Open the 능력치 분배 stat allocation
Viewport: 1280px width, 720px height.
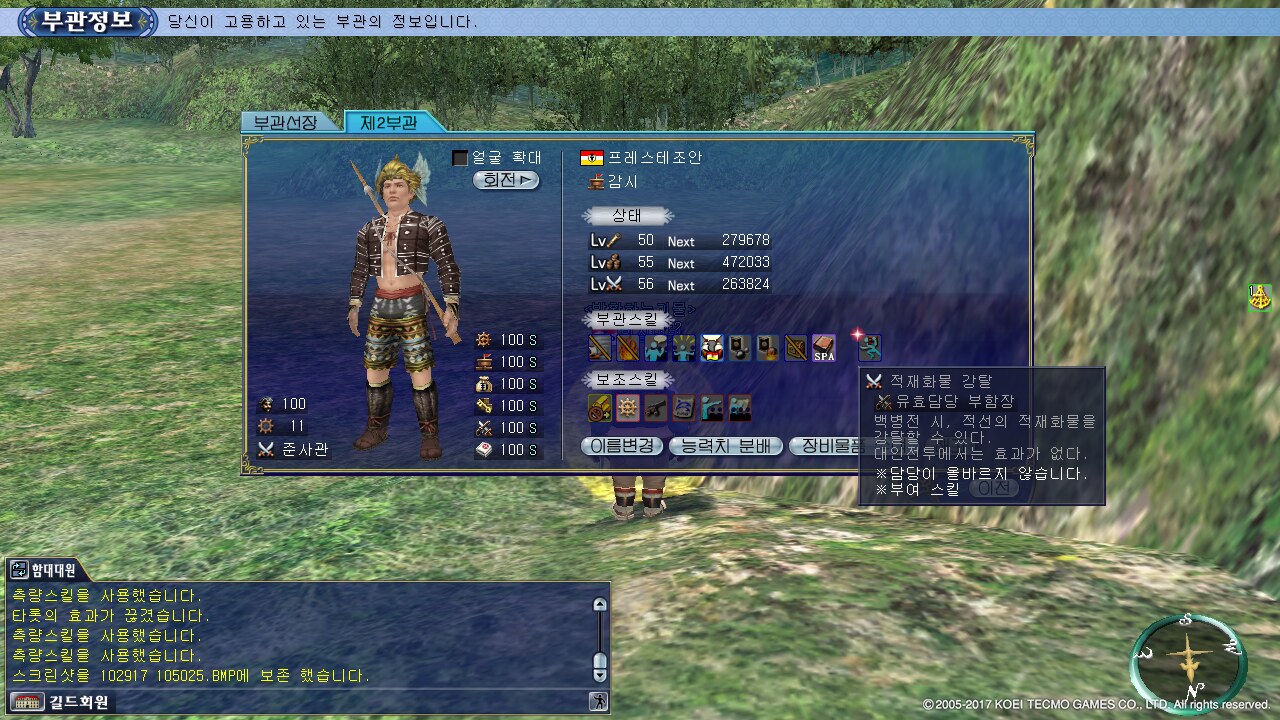coord(726,446)
